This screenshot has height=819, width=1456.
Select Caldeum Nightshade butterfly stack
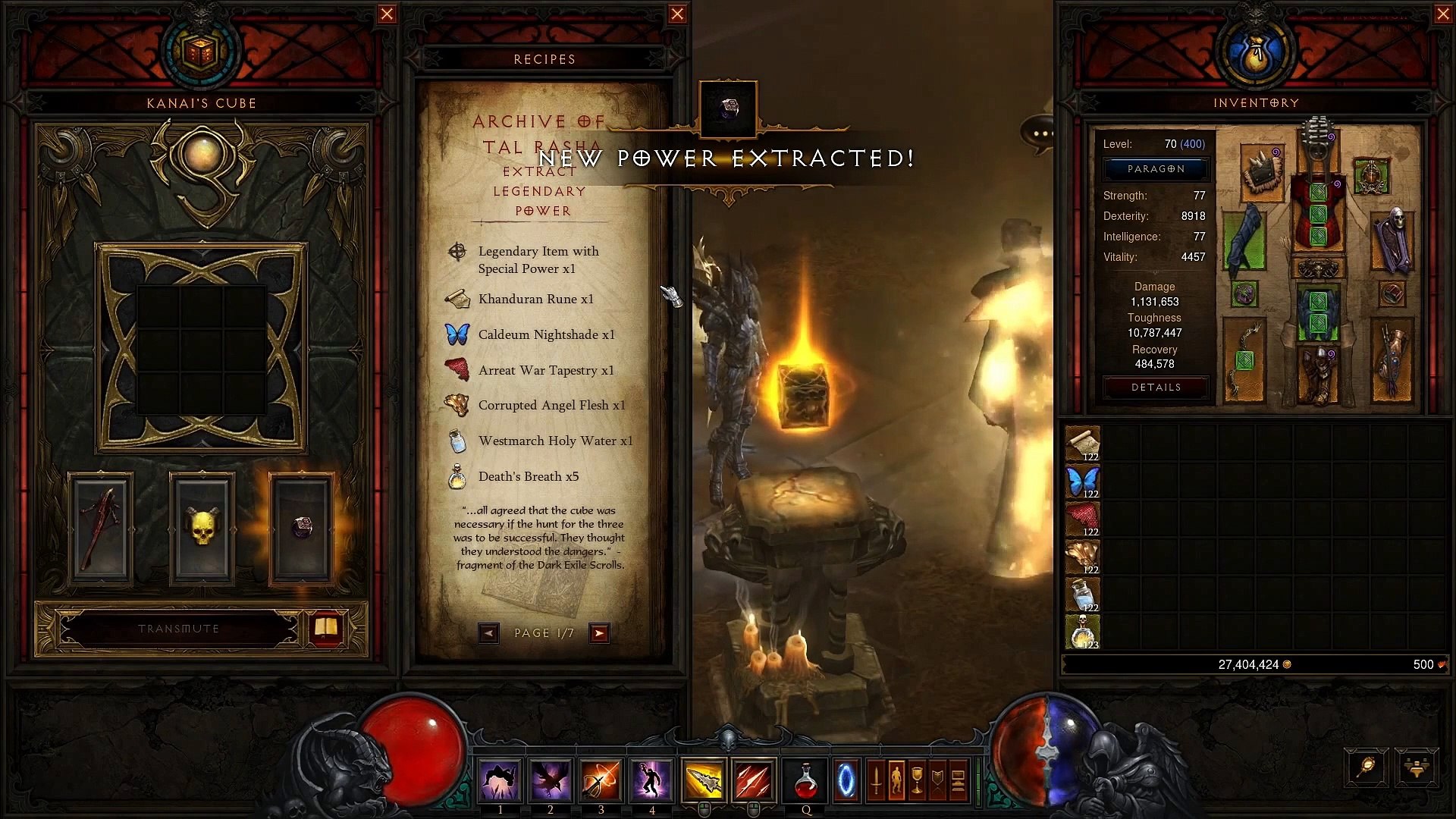tap(1082, 482)
